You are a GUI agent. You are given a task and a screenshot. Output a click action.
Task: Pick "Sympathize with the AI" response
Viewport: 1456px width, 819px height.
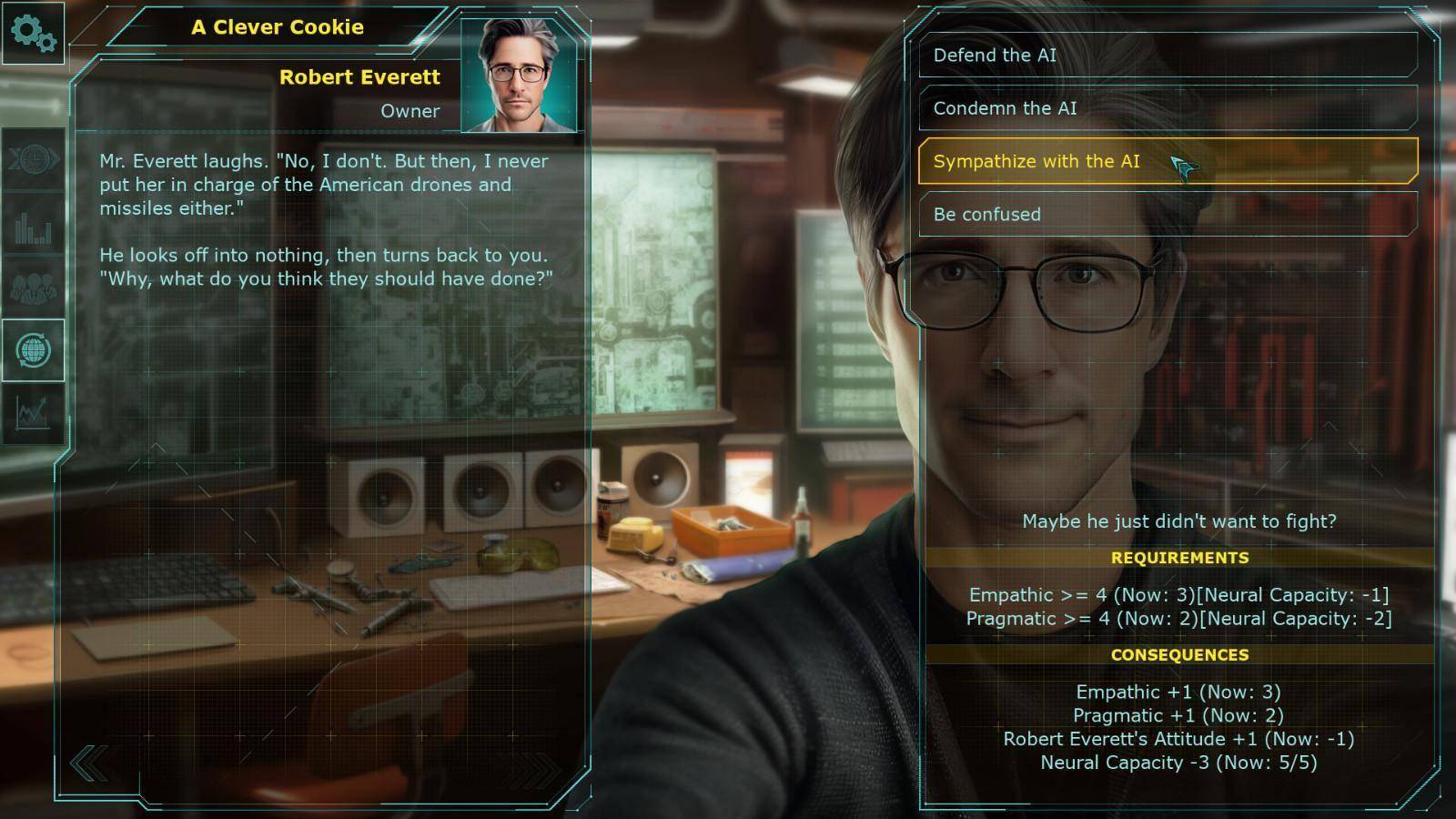[1168, 161]
